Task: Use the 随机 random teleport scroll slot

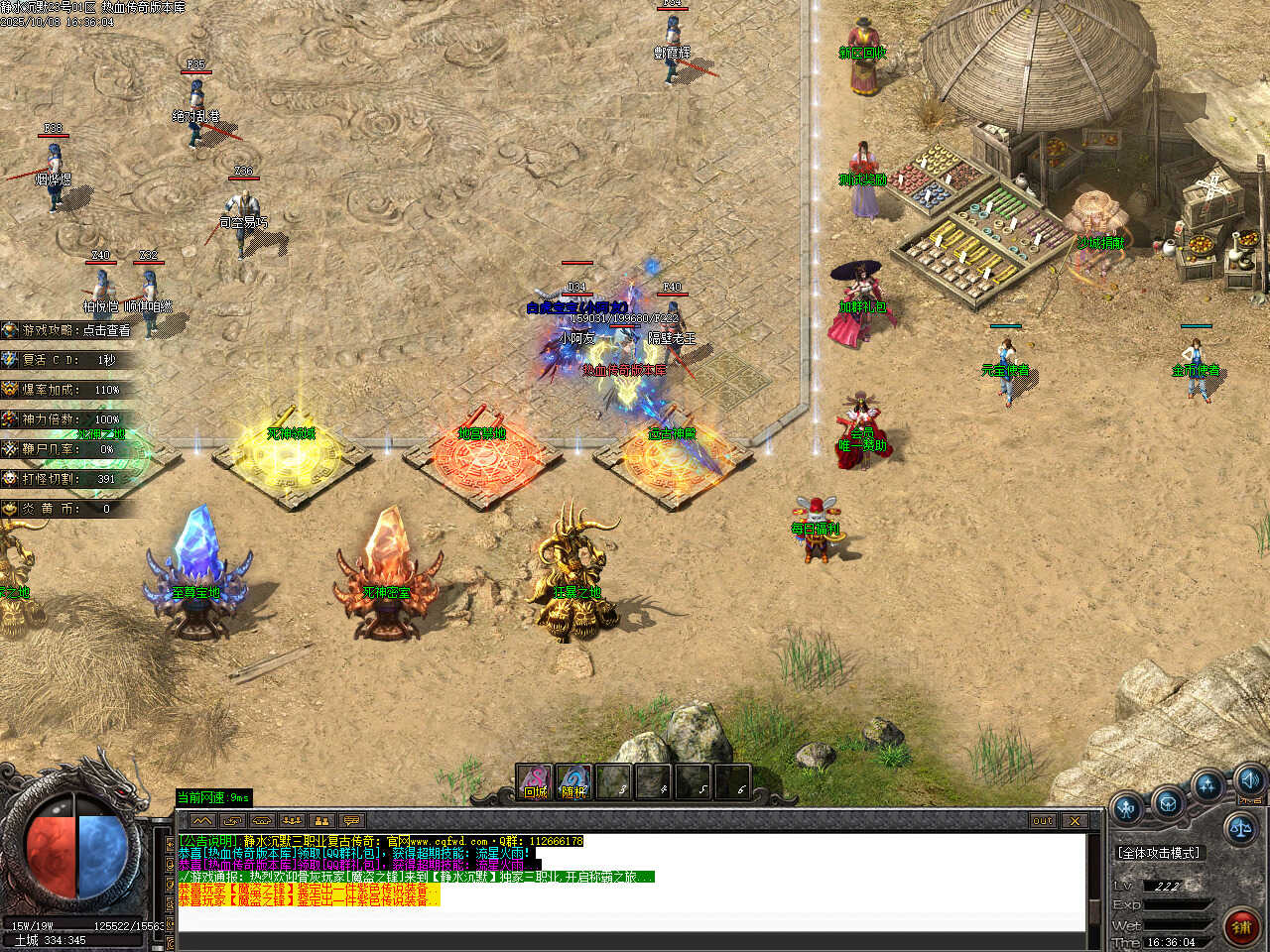Action: (x=574, y=782)
